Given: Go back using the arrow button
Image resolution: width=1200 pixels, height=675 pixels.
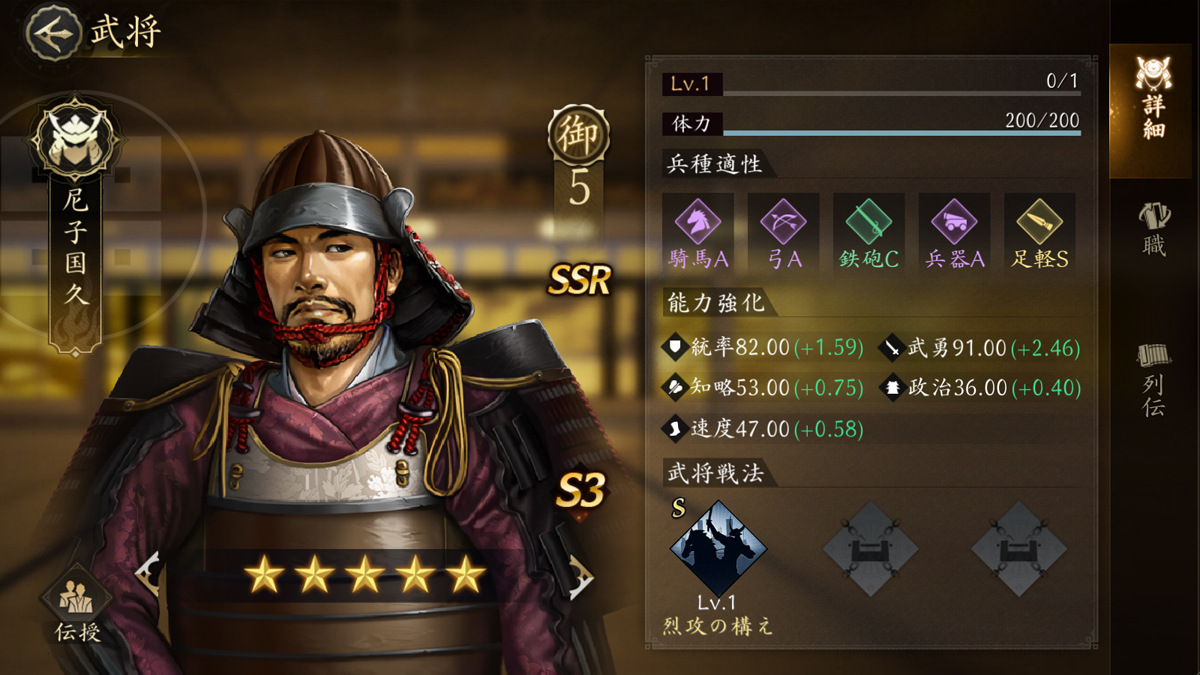Looking at the screenshot, I should pyautogui.click(x=54, y=32).
